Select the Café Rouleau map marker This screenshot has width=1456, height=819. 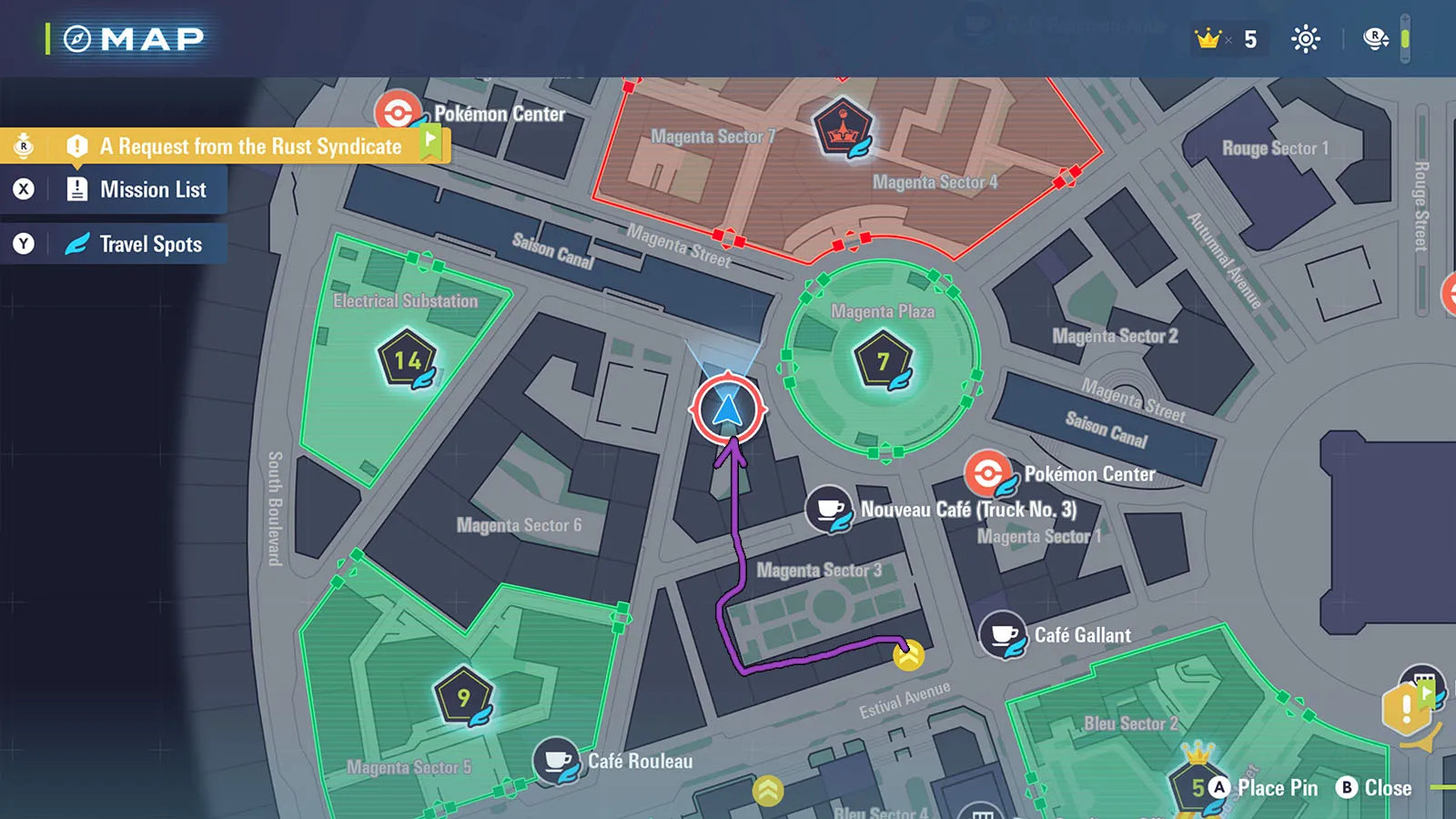click(x=557, y=761)
